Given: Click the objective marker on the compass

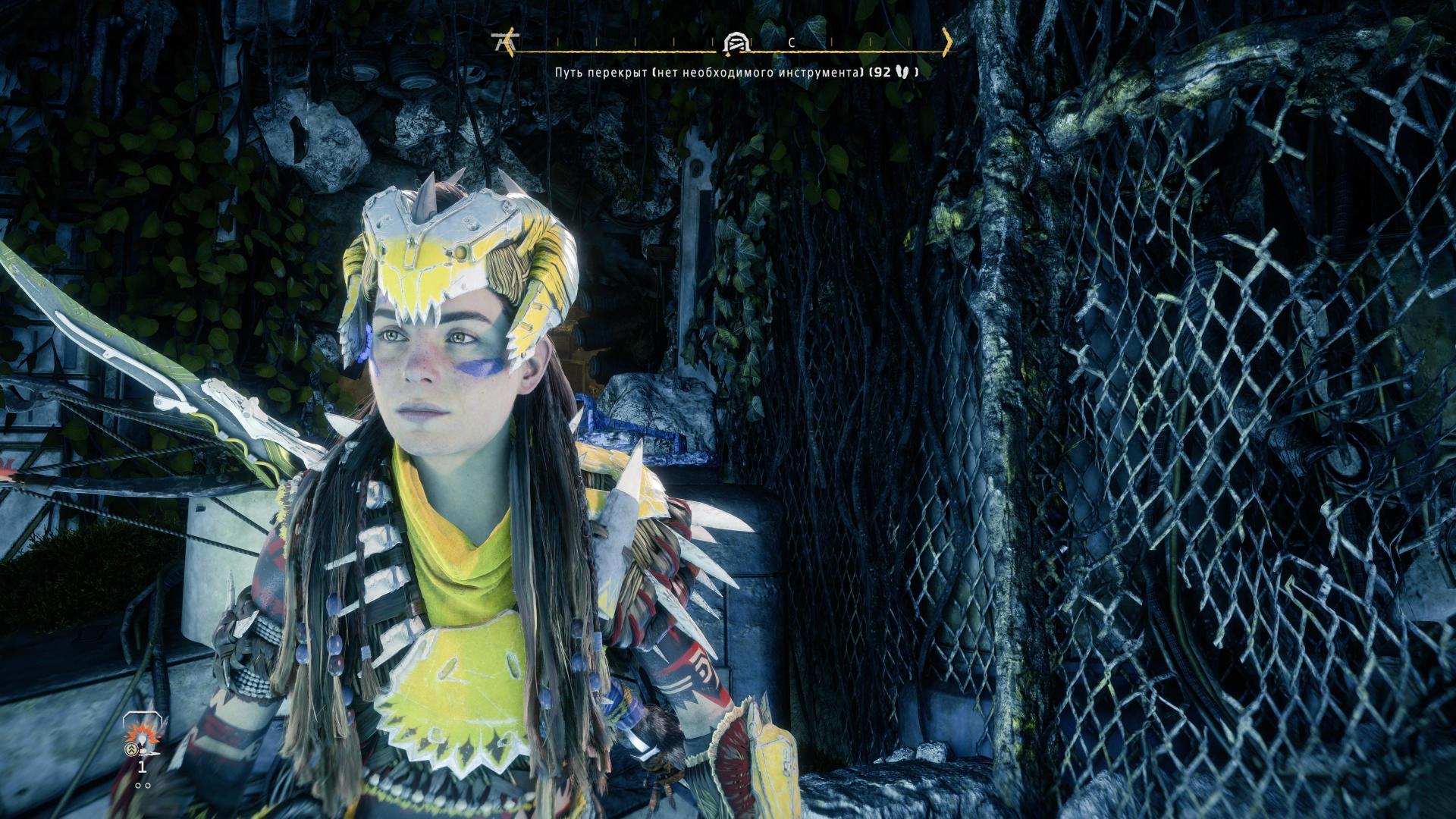Looking at the screenshot, I should point(735,43).
